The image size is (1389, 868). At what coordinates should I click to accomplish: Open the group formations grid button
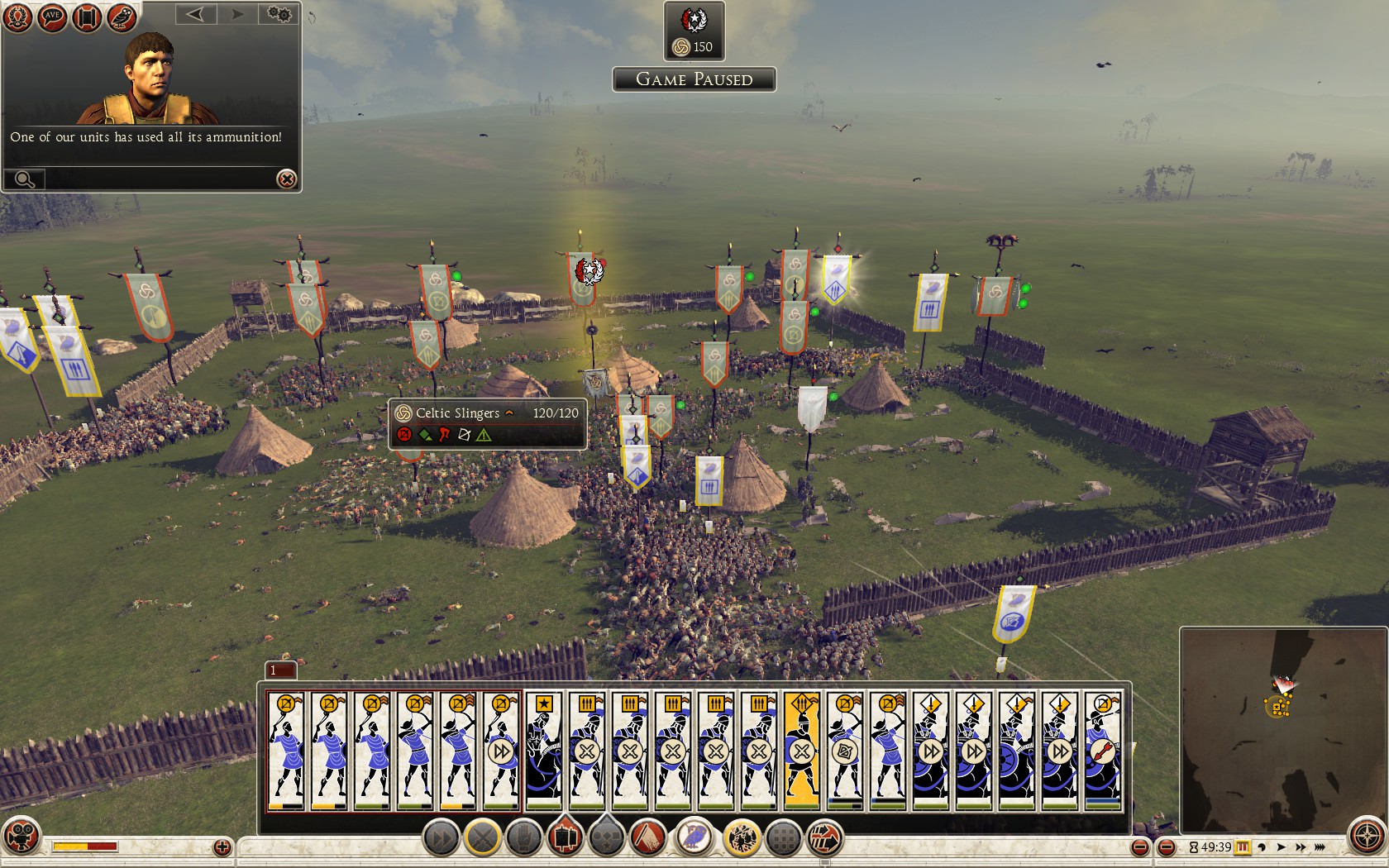pos(783,838)
